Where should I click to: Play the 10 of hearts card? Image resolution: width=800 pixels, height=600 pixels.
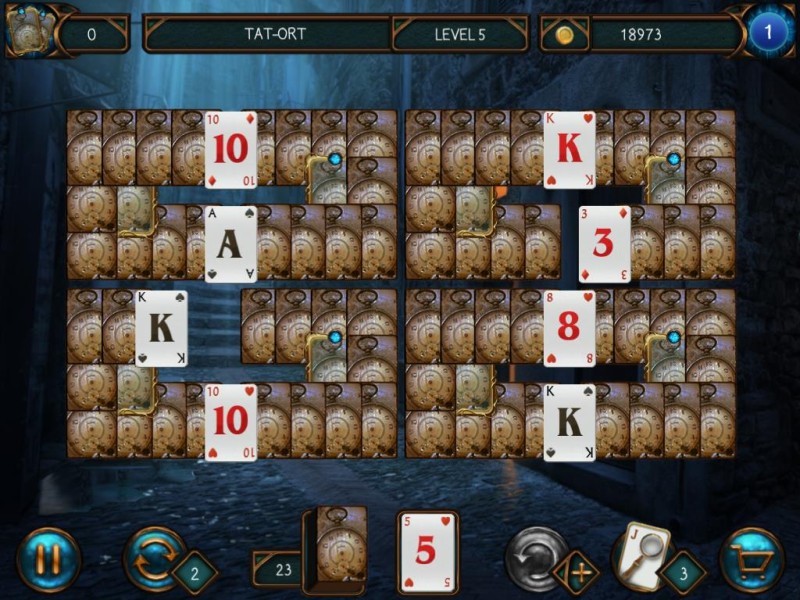click(x=230, y=421)
